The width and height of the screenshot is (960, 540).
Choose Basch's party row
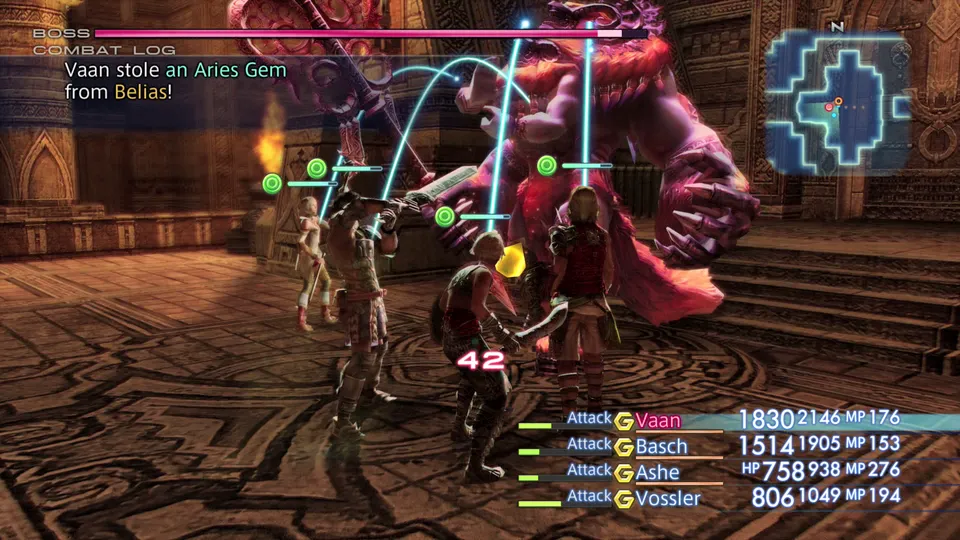pyautogui.click(x=661, y=447)
